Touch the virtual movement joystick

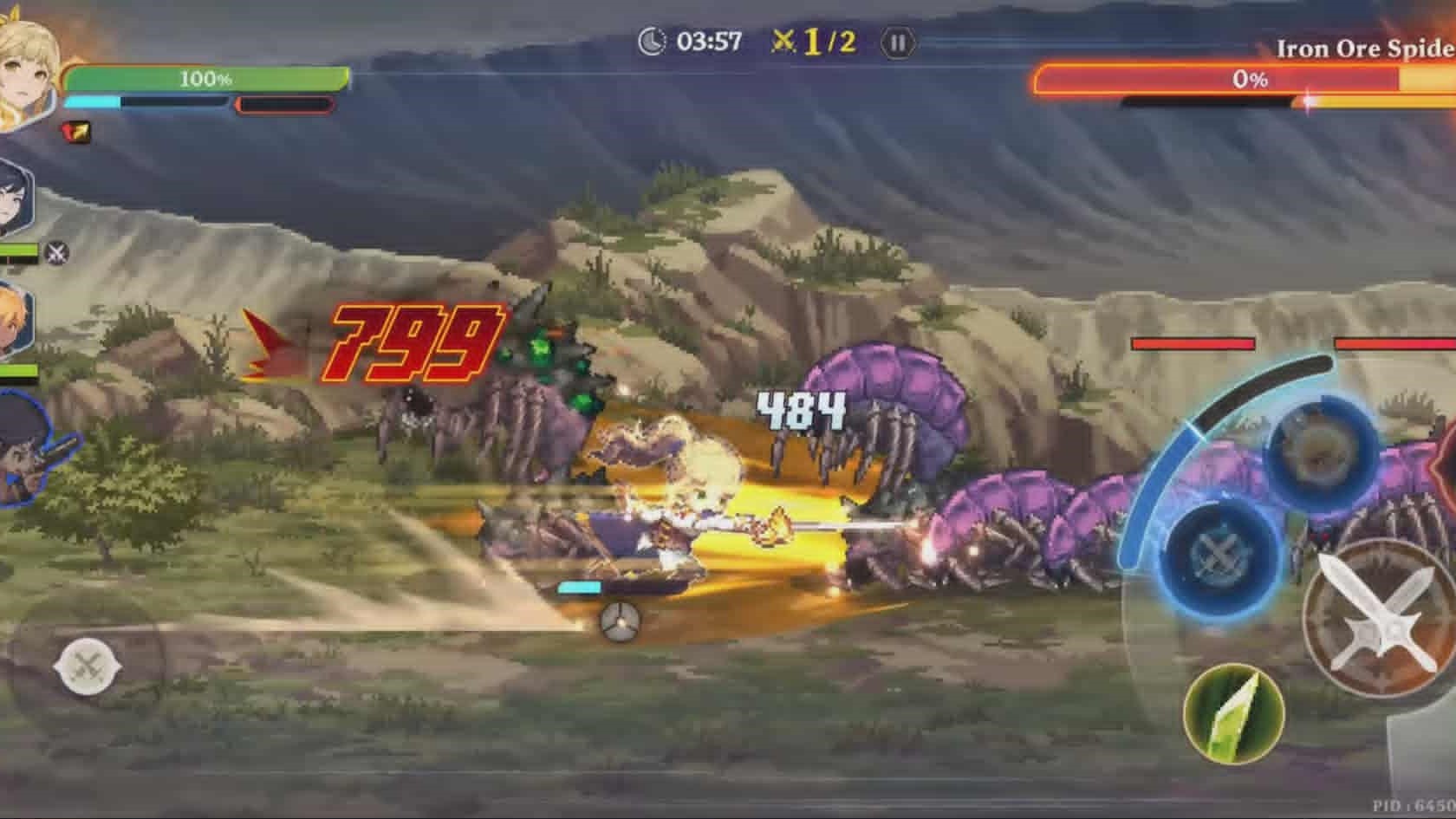click(x=87, y=667)
